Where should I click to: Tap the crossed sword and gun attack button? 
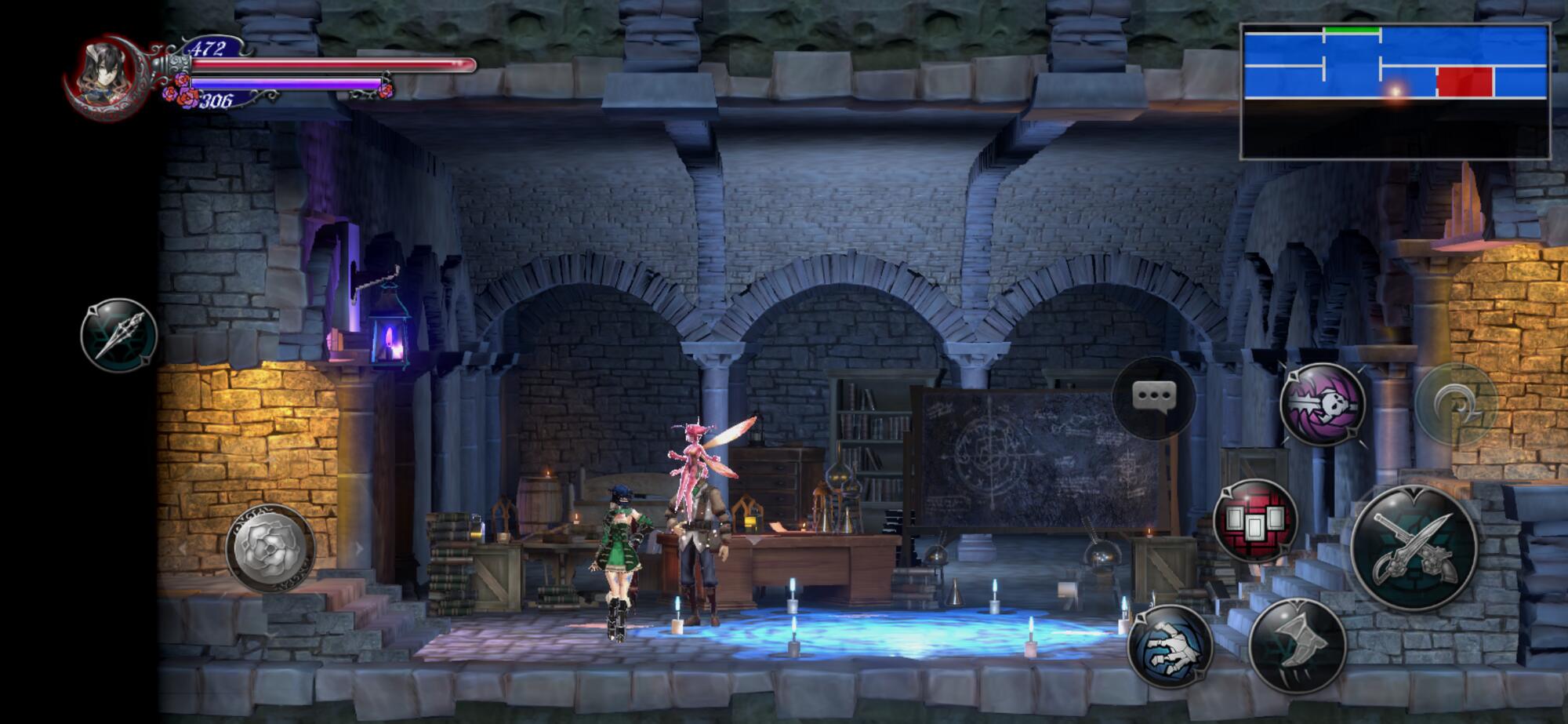tap(1414, 548)
